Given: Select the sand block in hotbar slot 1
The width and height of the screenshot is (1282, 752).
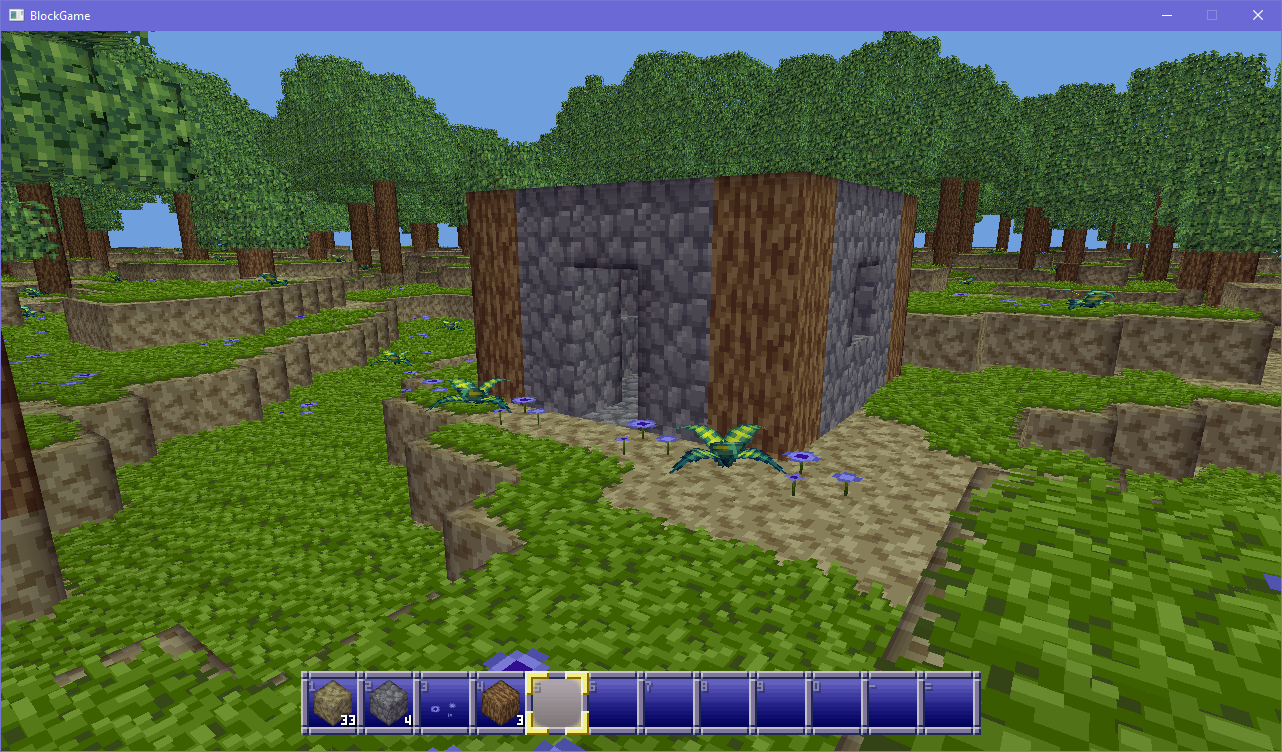Looking at the screenshot, I should tap(331, 704).
